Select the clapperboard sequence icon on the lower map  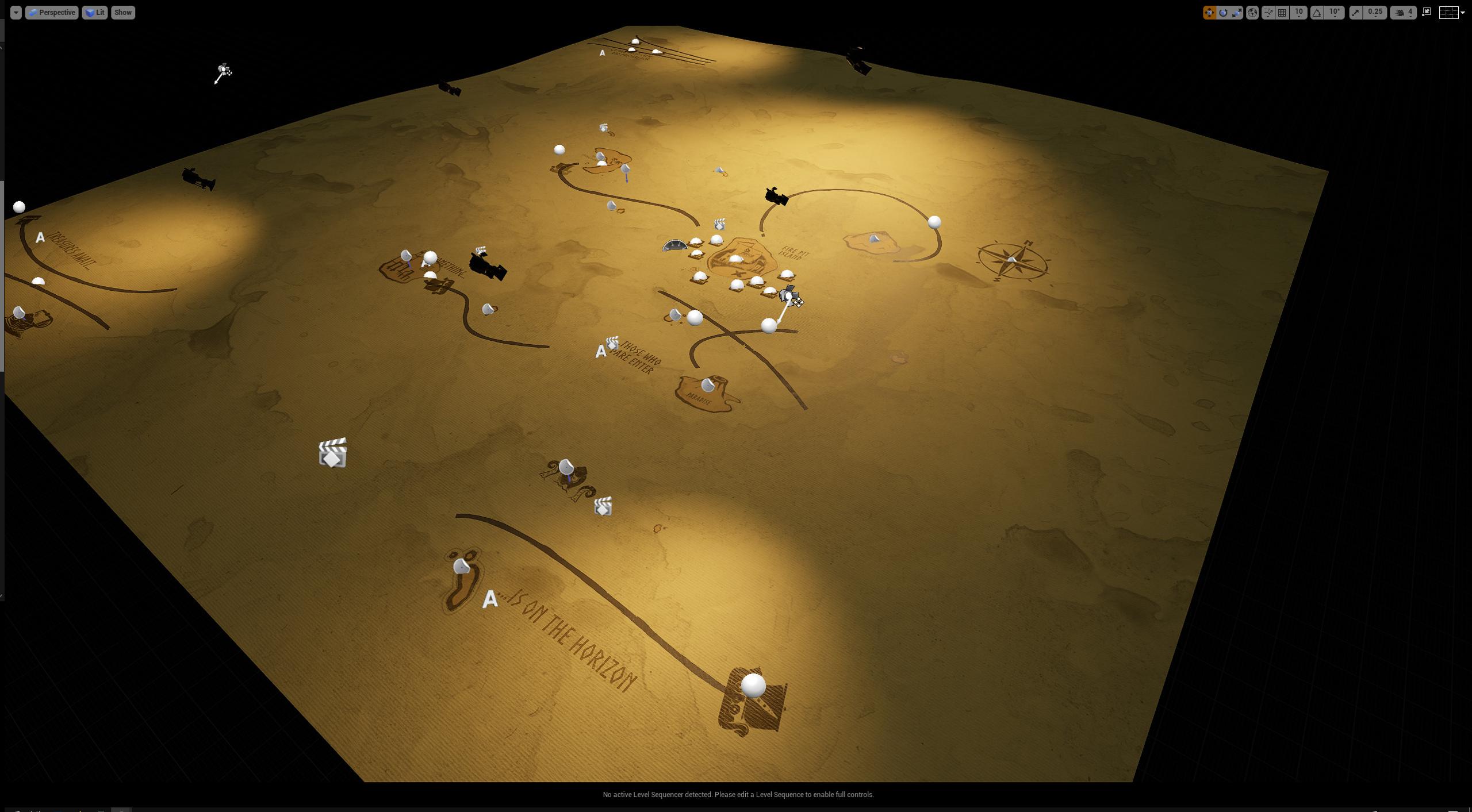click(x=333, y=454)
